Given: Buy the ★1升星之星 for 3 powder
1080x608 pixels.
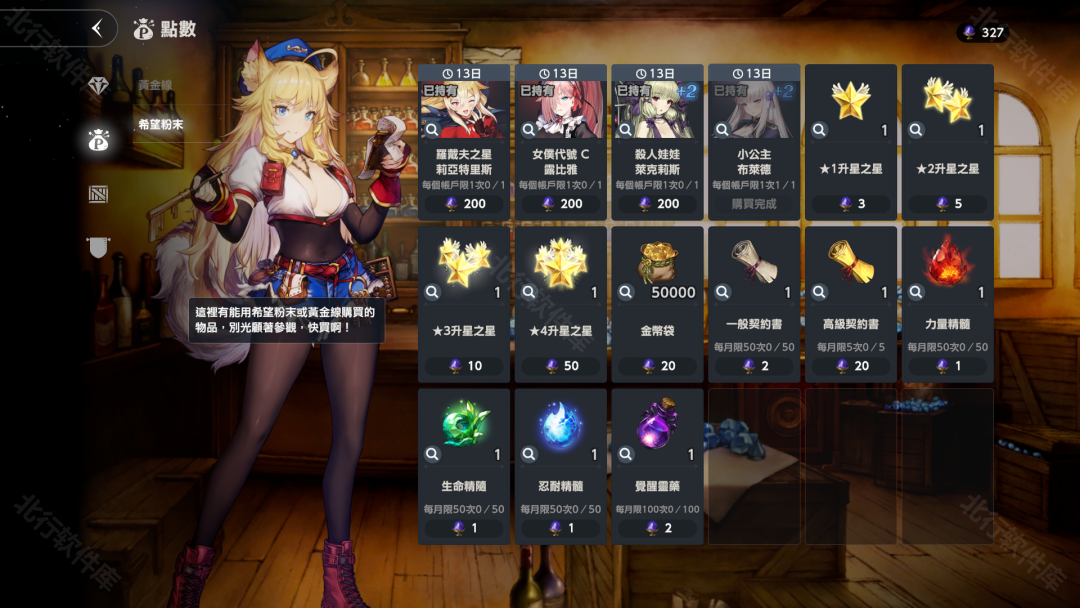Looking at the screenshot, I should (x=851, y=142).
